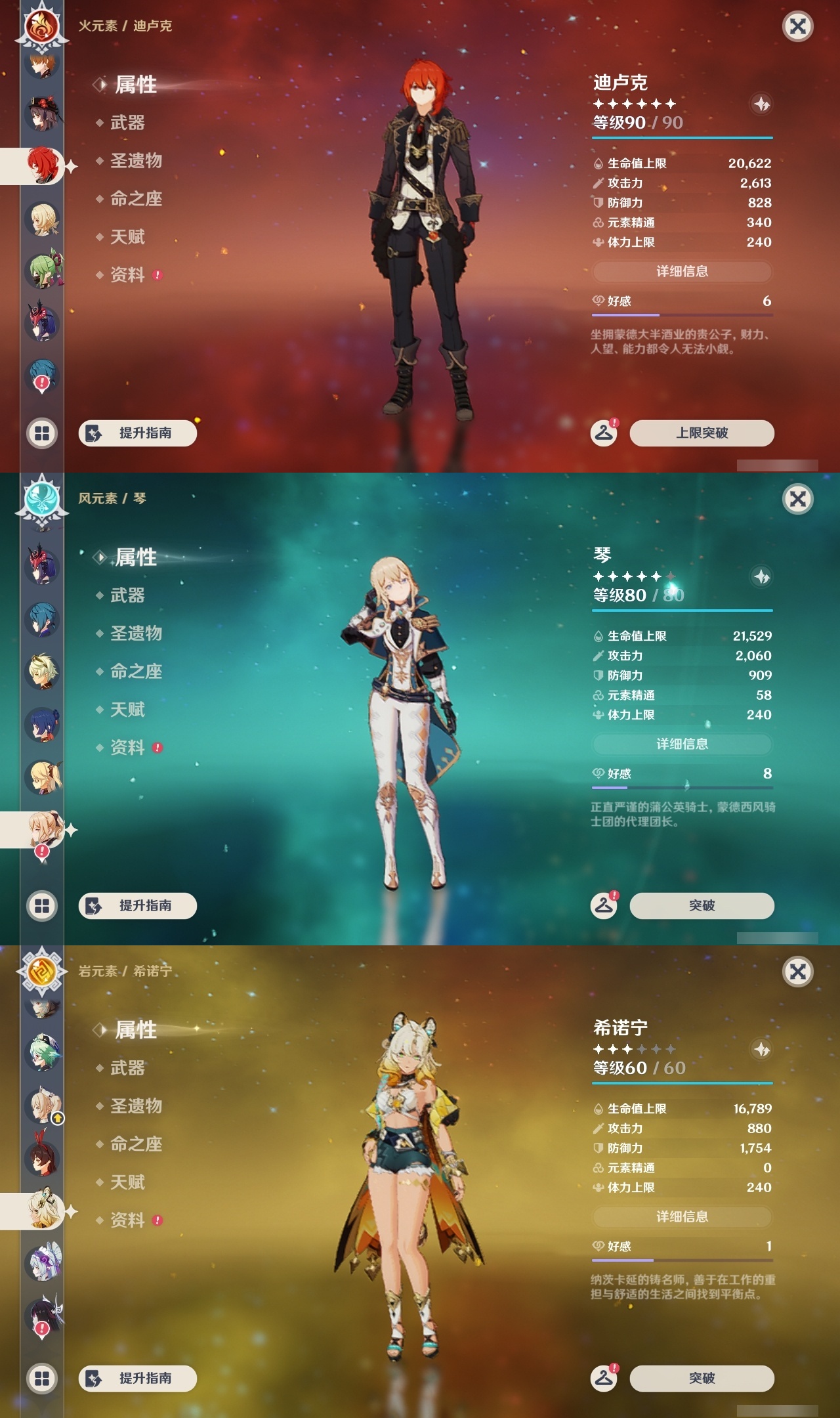Screen dimensions: 840x1418
Task: Click Diluc's 详细信息 detailed info button
Action: (x=682, y=271)
